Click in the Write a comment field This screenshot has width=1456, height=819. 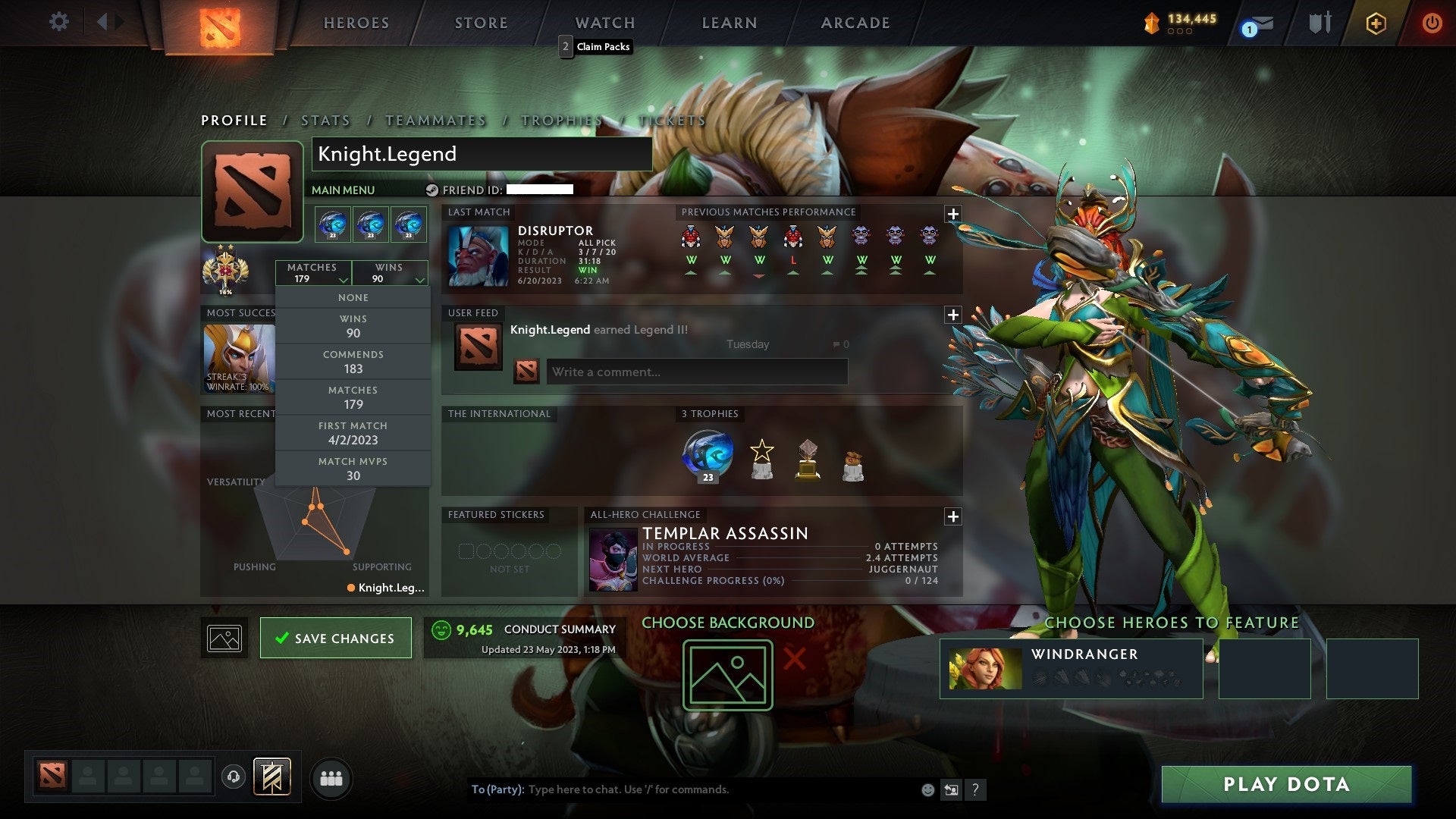tap(696, 372)
